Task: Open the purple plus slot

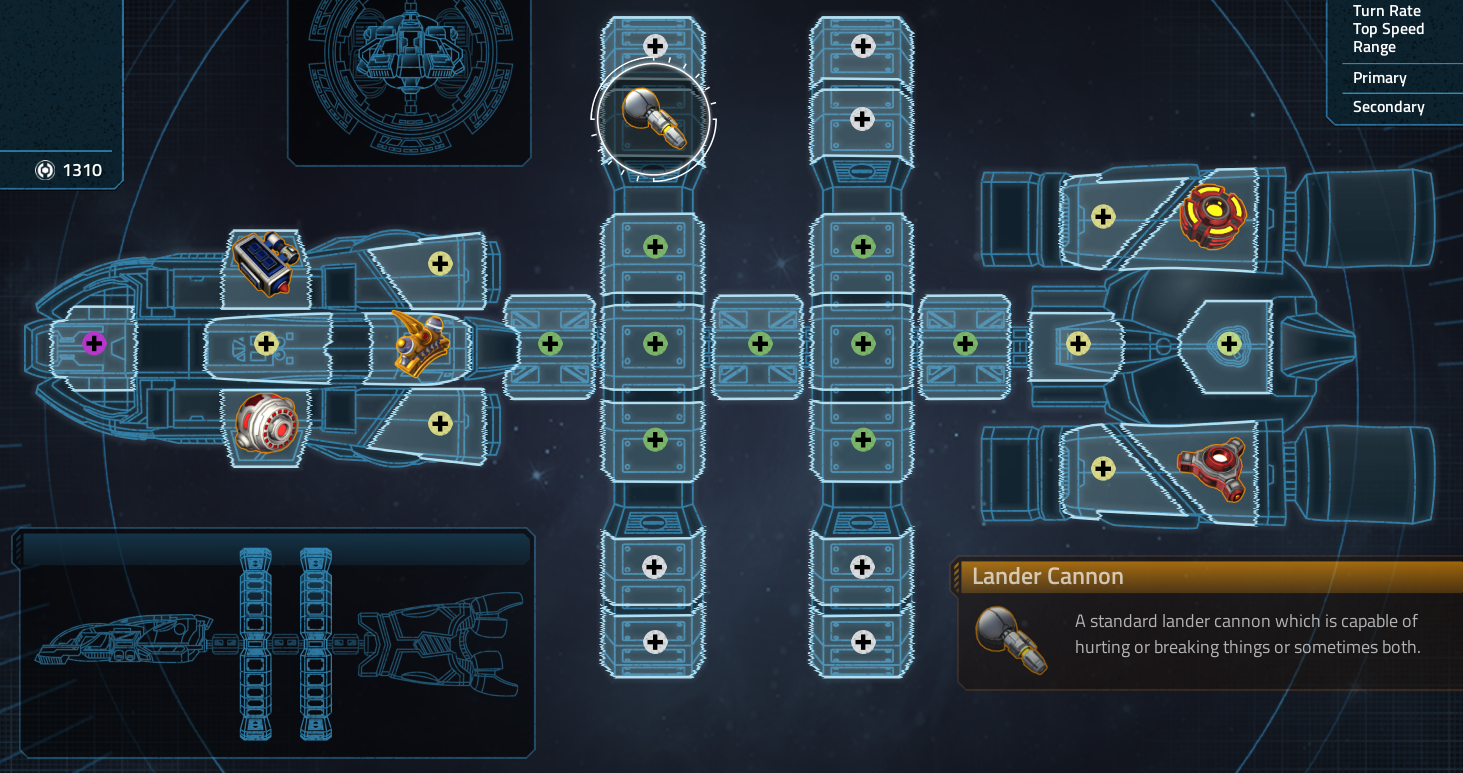Action: 94,344
